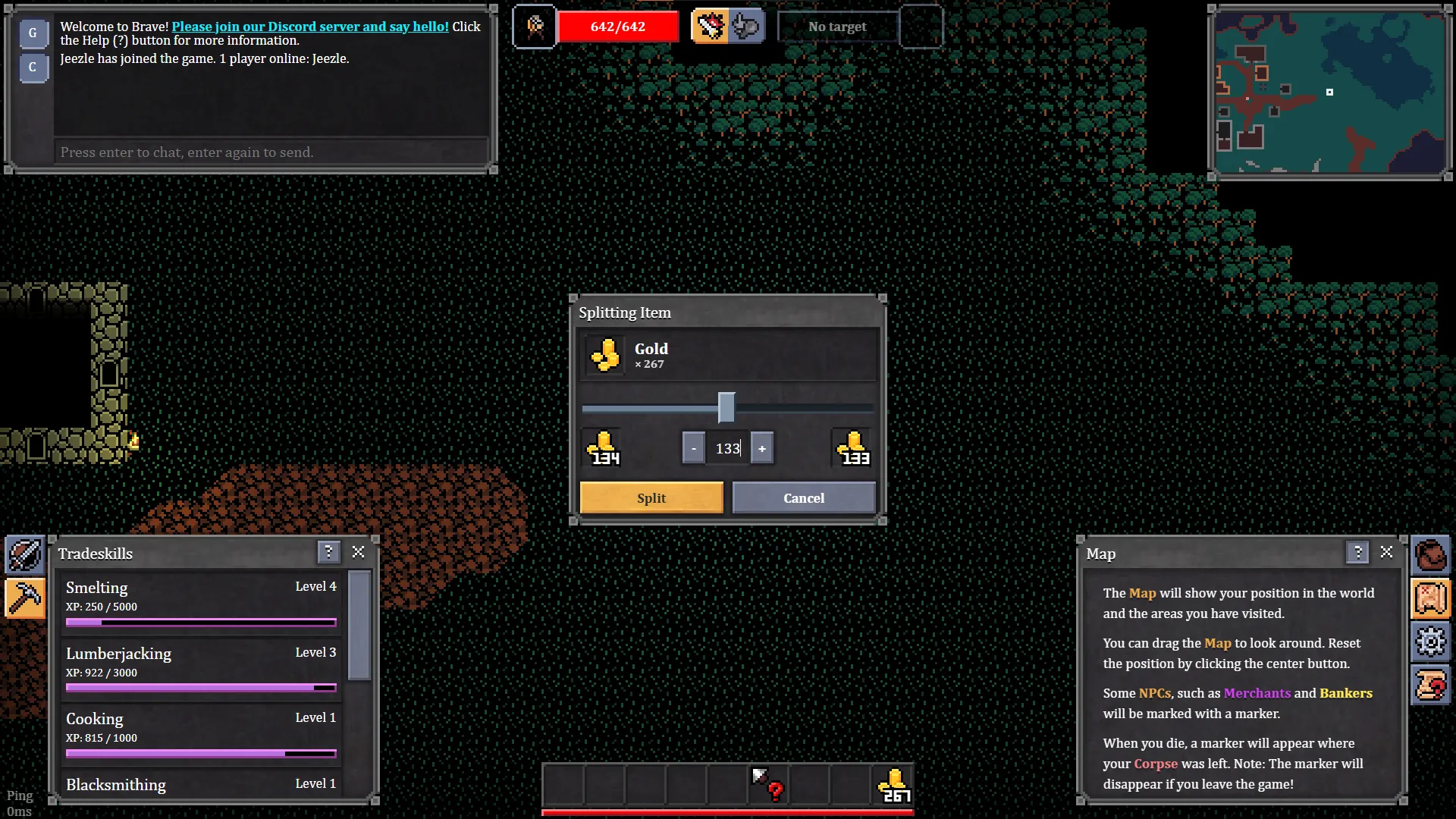
Task: Click the minimap in the corner
Action: 1330,93
